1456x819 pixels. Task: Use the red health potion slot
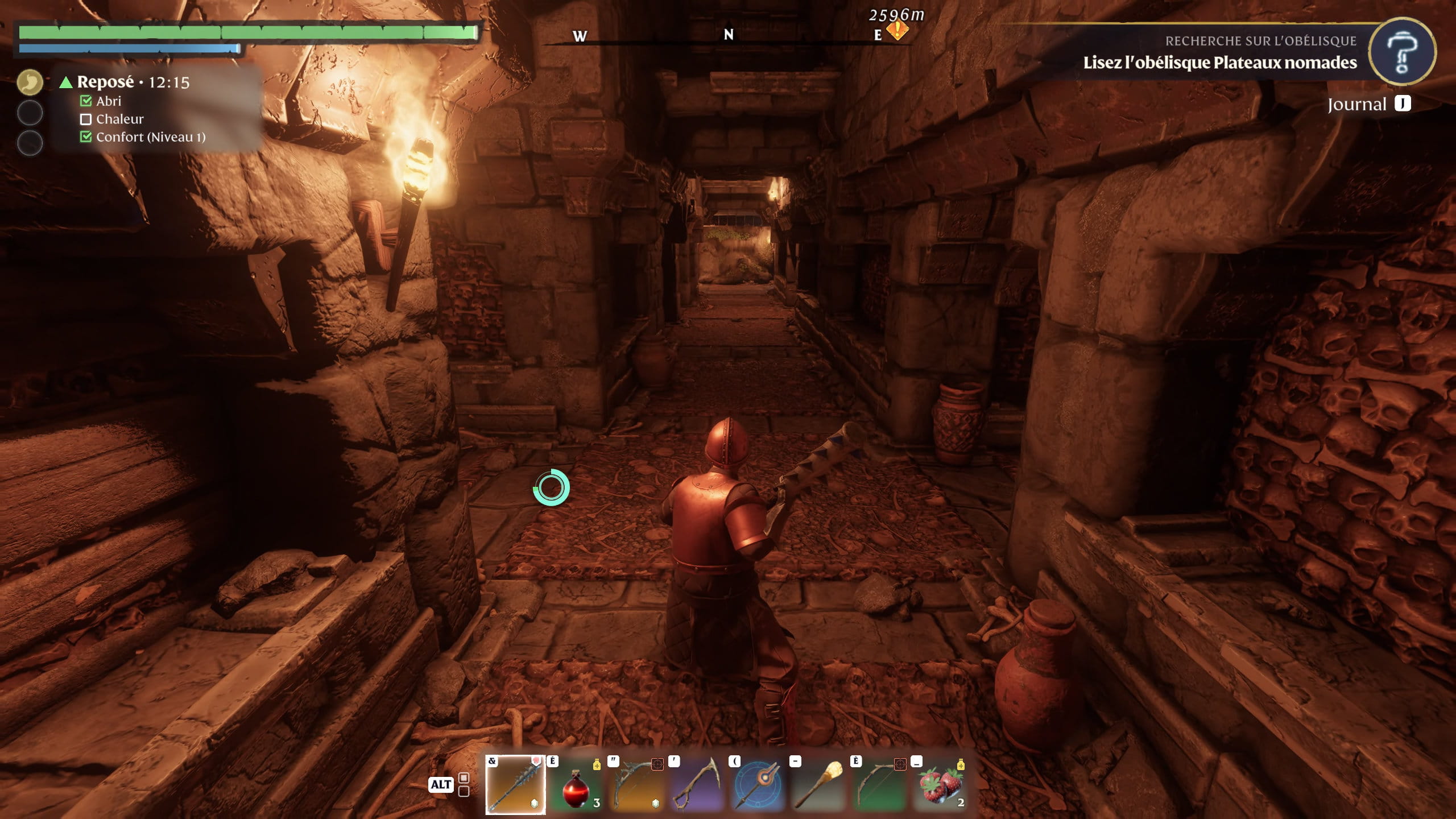(576, 785)
